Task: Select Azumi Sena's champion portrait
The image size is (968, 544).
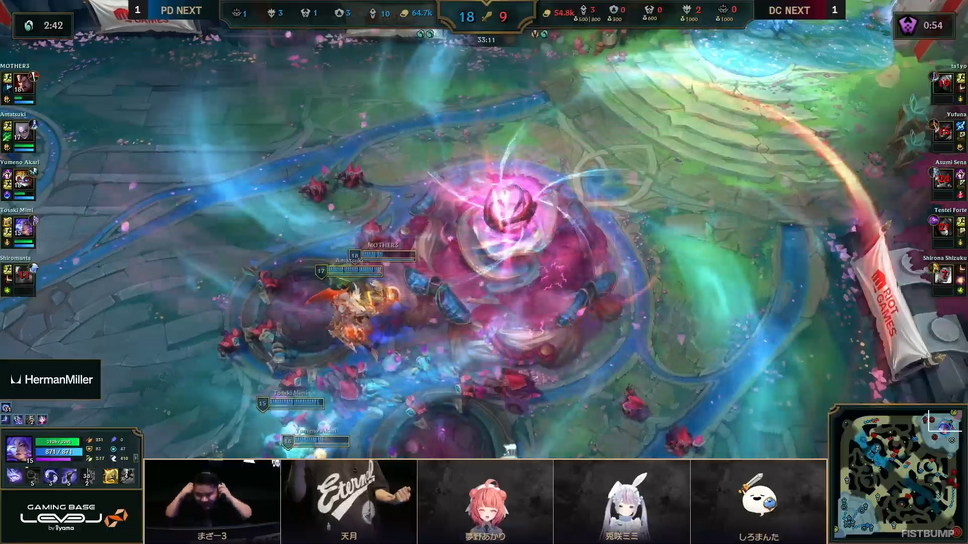Action: (x=944, y=181)
